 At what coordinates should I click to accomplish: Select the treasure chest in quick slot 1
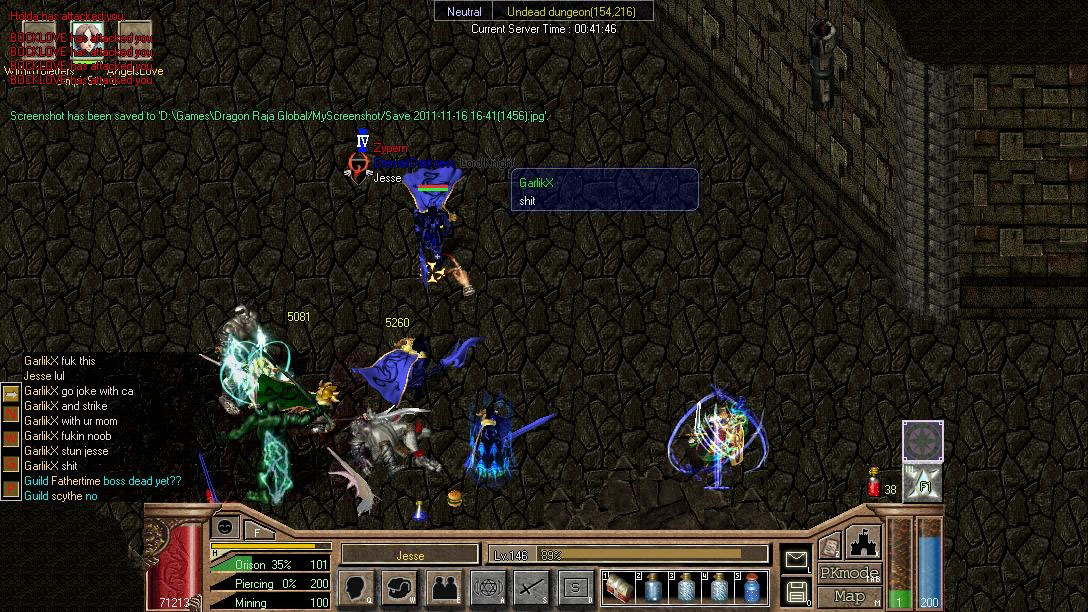click(621, 587)
